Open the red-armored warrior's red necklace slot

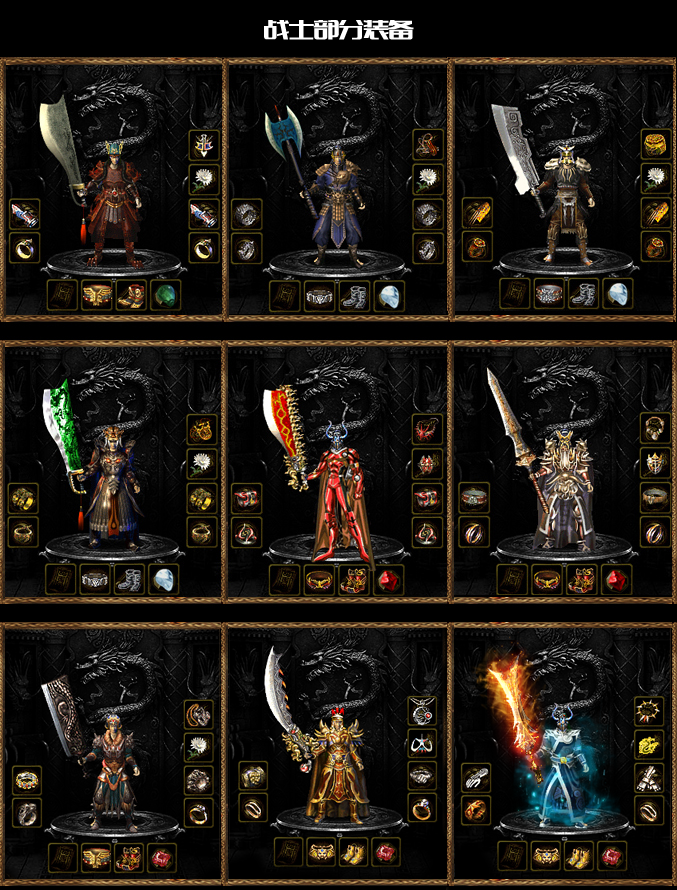tap(428, 429)
